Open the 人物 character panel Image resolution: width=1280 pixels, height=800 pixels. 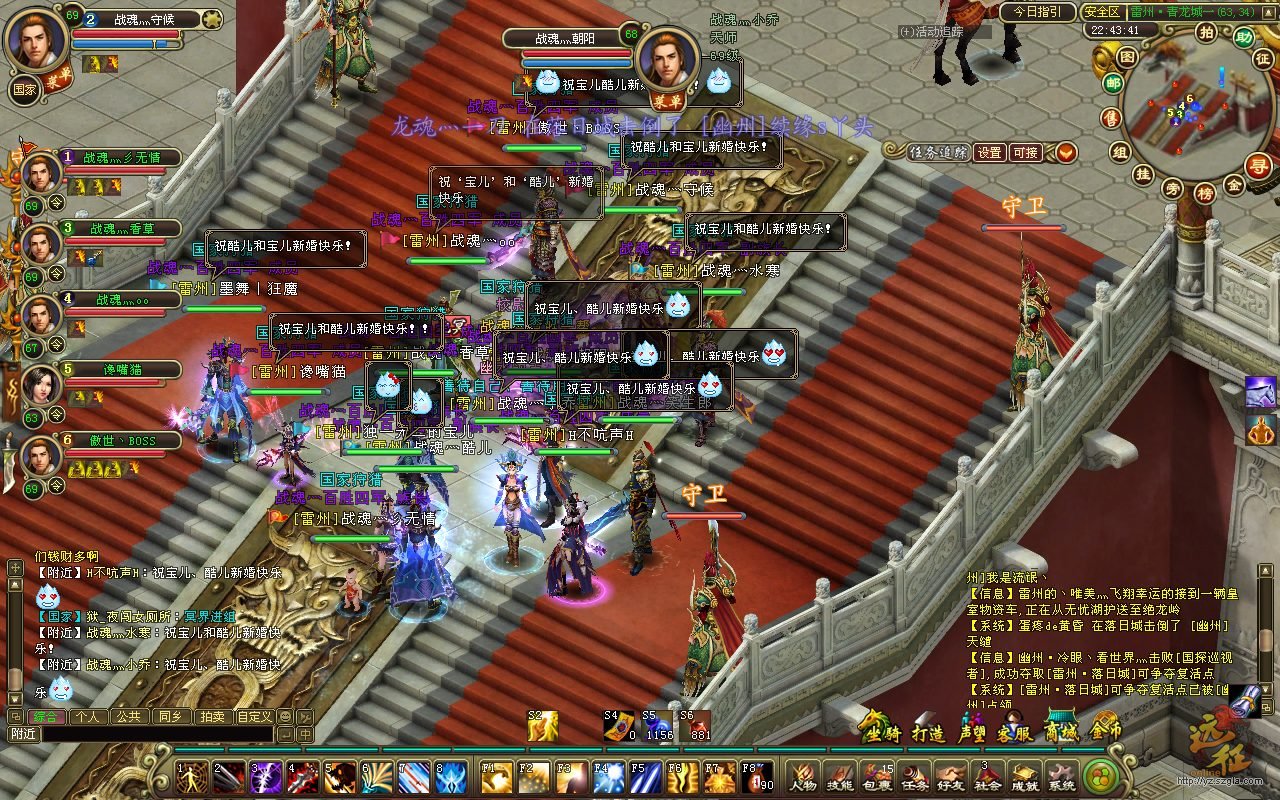803,776
